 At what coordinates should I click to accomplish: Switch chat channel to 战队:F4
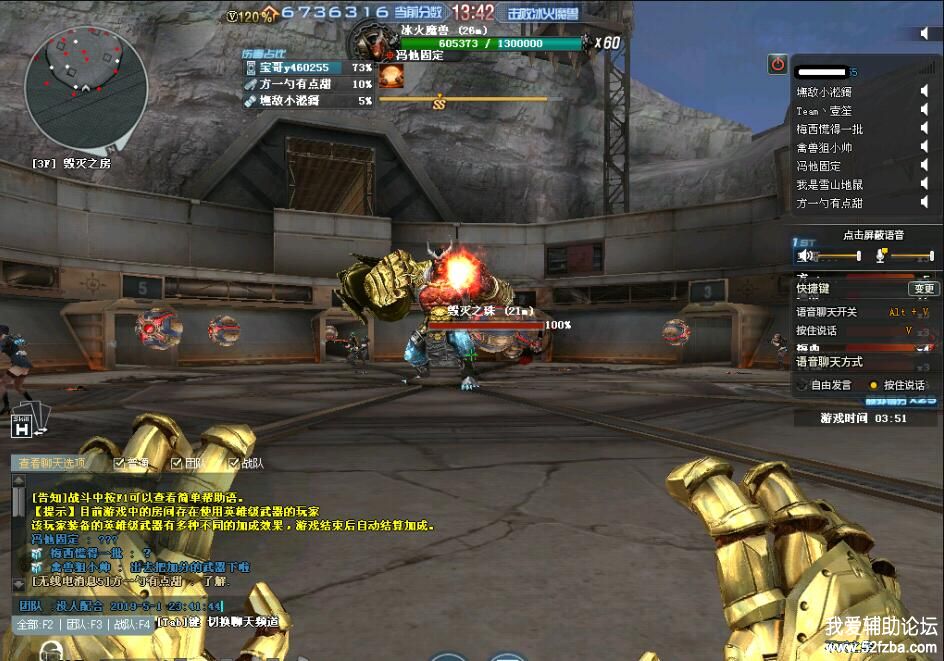pos(130,624)
